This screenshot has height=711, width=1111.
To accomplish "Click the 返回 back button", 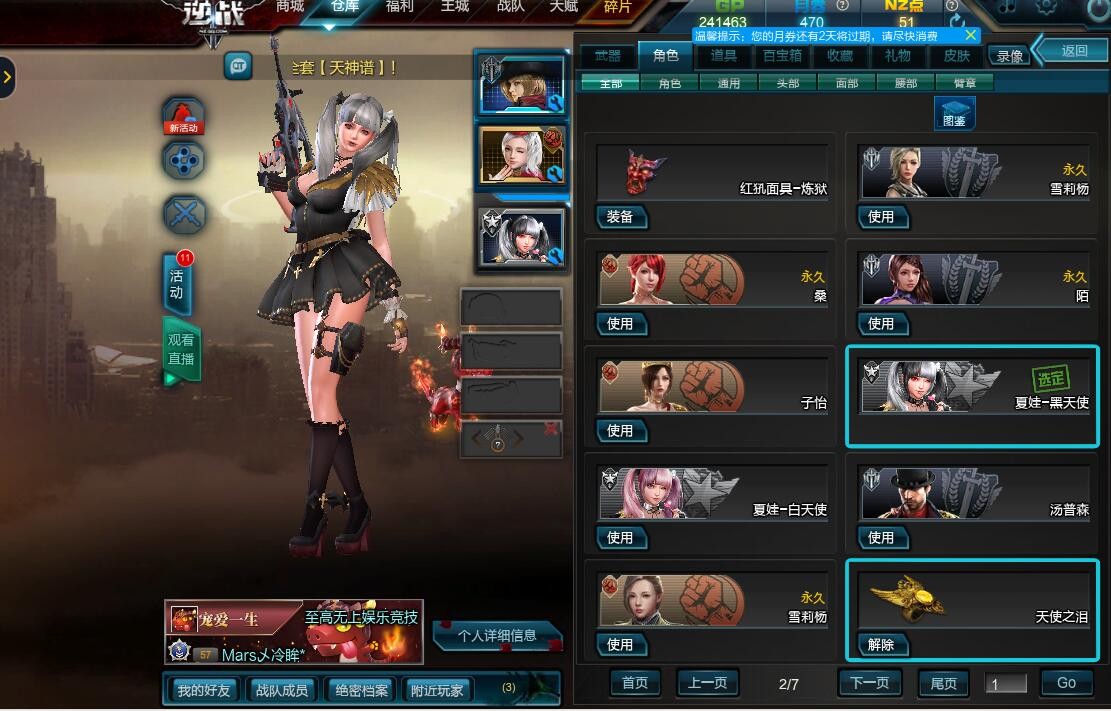I will [x=1074, y=50].
